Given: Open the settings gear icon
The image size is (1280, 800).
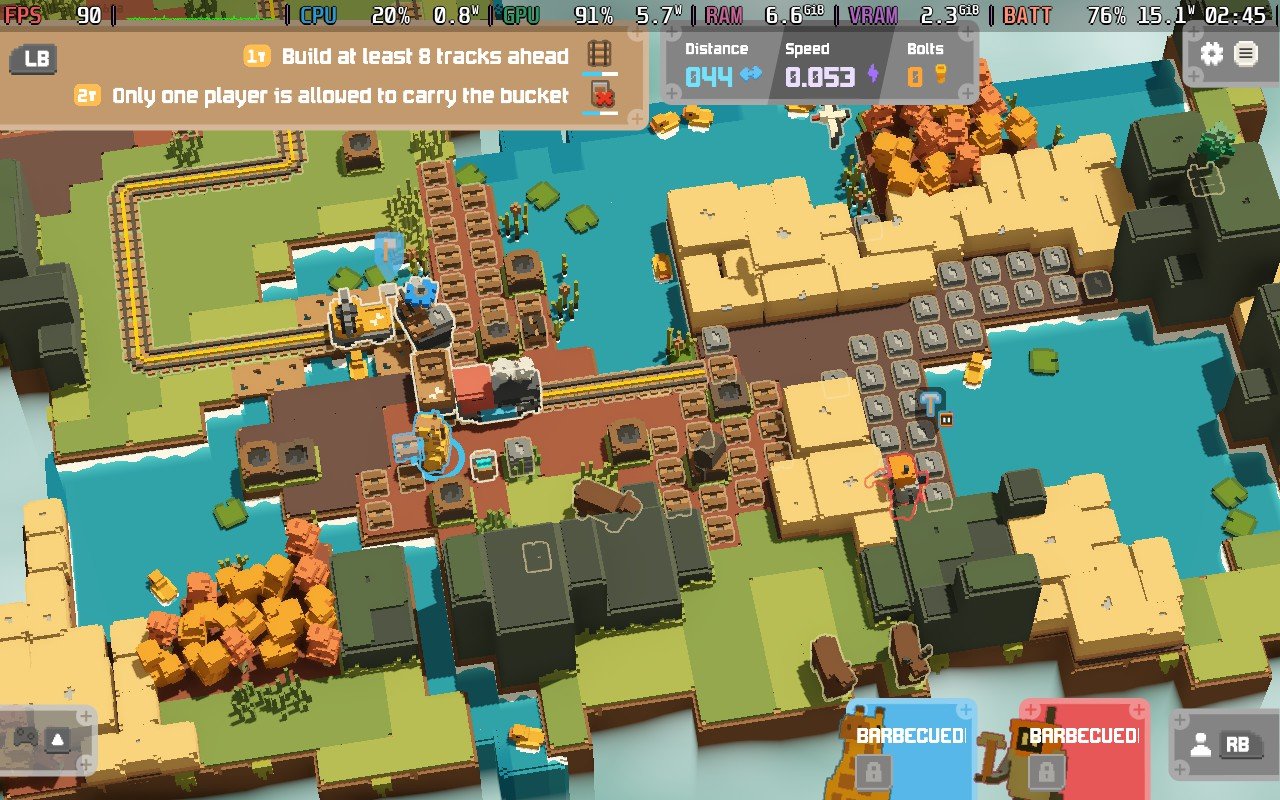Looking at the screenshot, I should (x=1213, y=52).
